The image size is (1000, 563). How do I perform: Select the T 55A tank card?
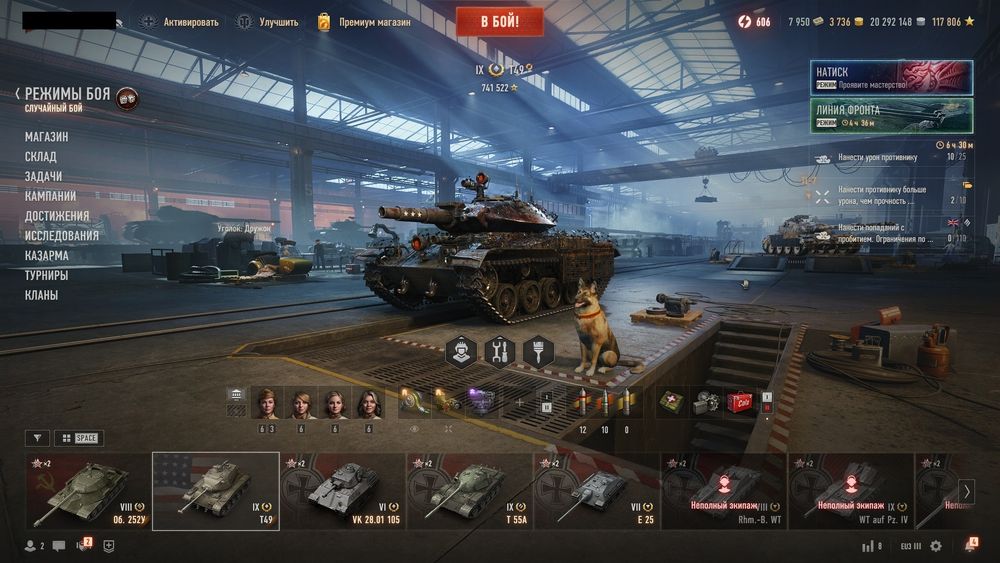470,490
